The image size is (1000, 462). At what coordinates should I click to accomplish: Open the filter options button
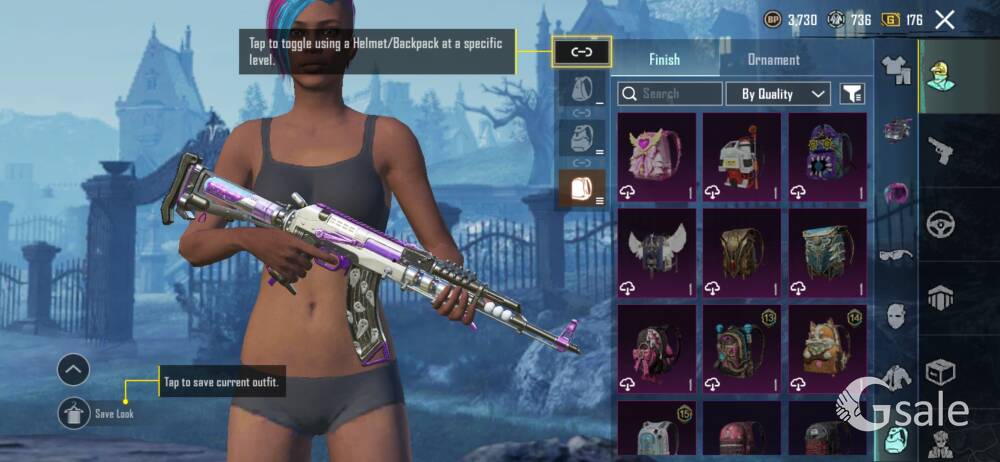852,94
